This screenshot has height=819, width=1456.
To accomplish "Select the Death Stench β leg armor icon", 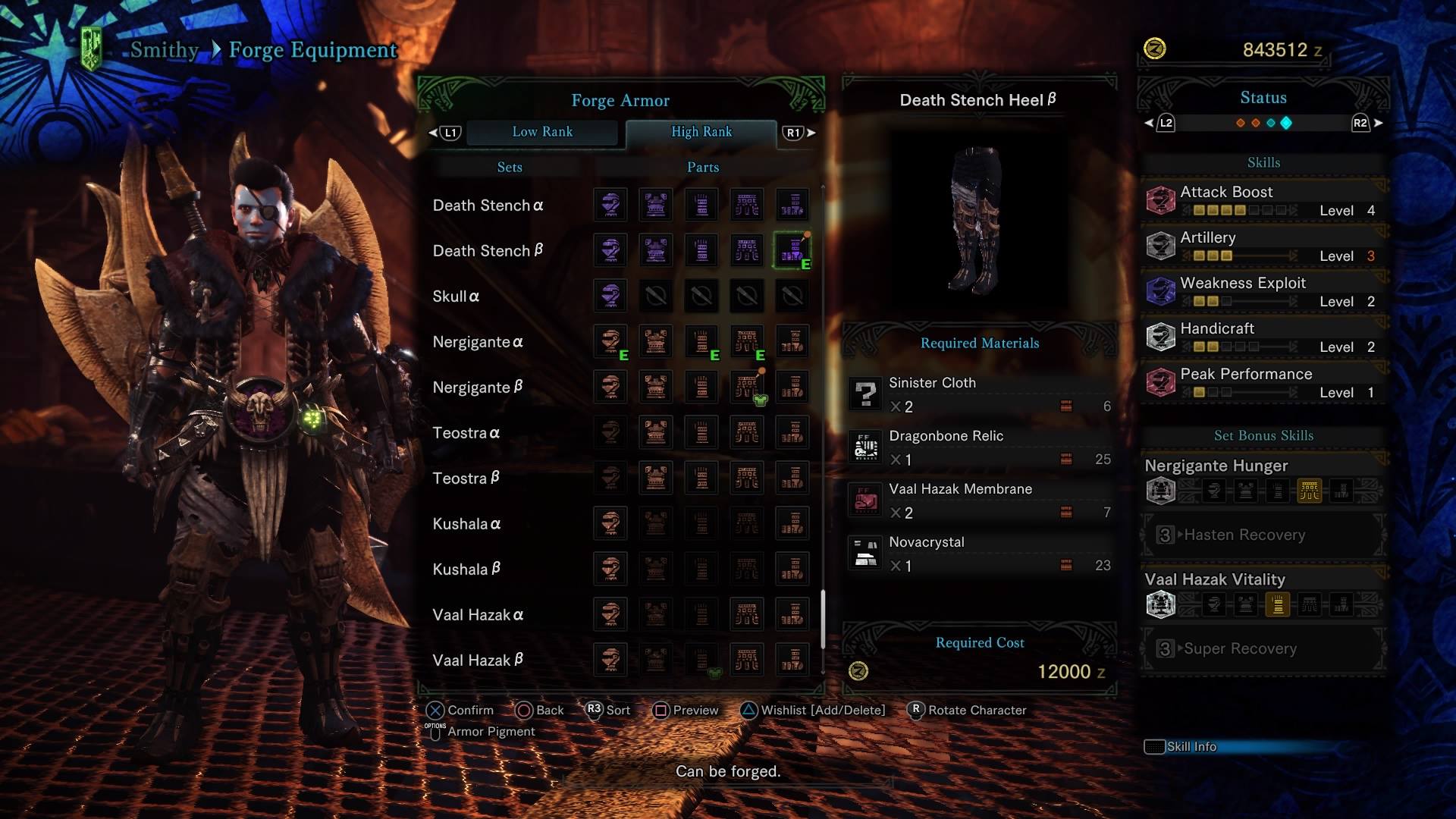I will pos(792,250).
